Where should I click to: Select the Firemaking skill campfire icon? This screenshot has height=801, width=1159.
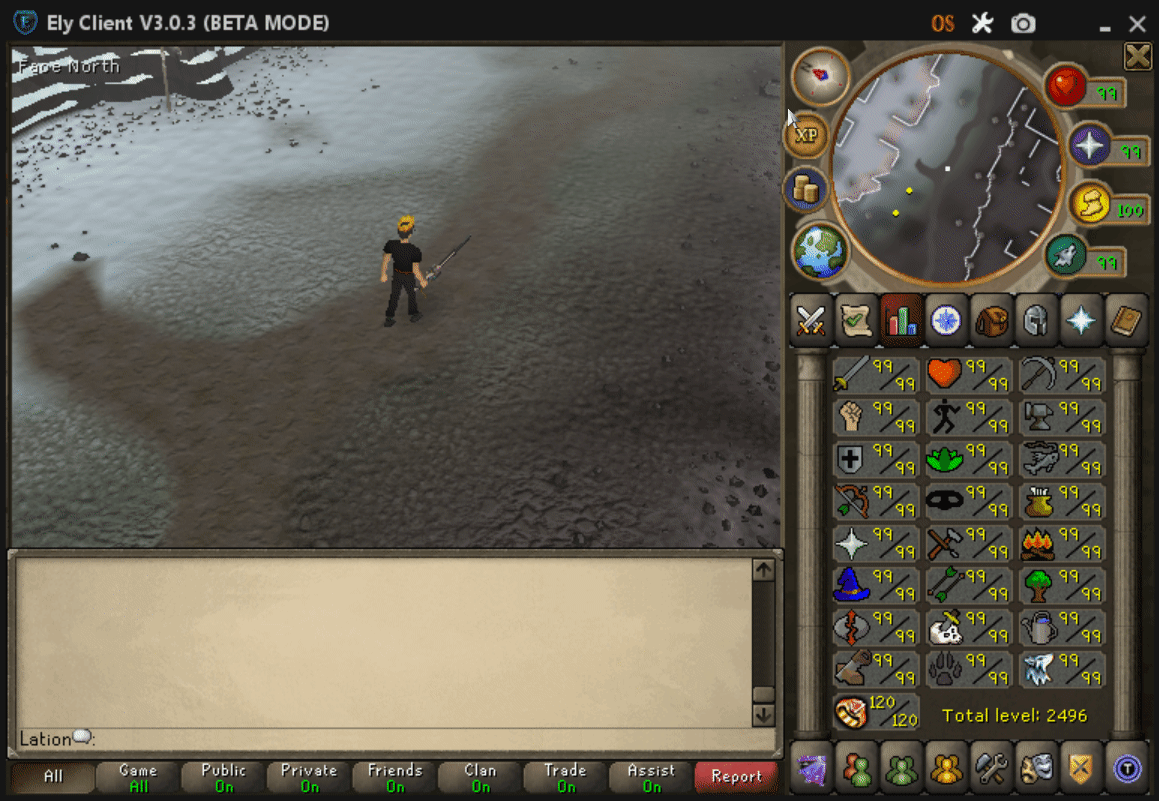[x=1037, y=543]
